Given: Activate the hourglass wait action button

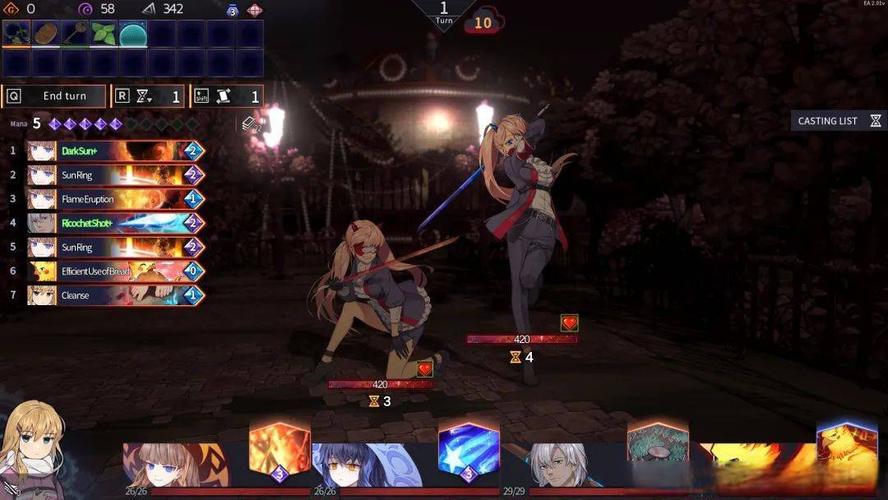Looking at the screenshot, I should click(x=148, y=96).
